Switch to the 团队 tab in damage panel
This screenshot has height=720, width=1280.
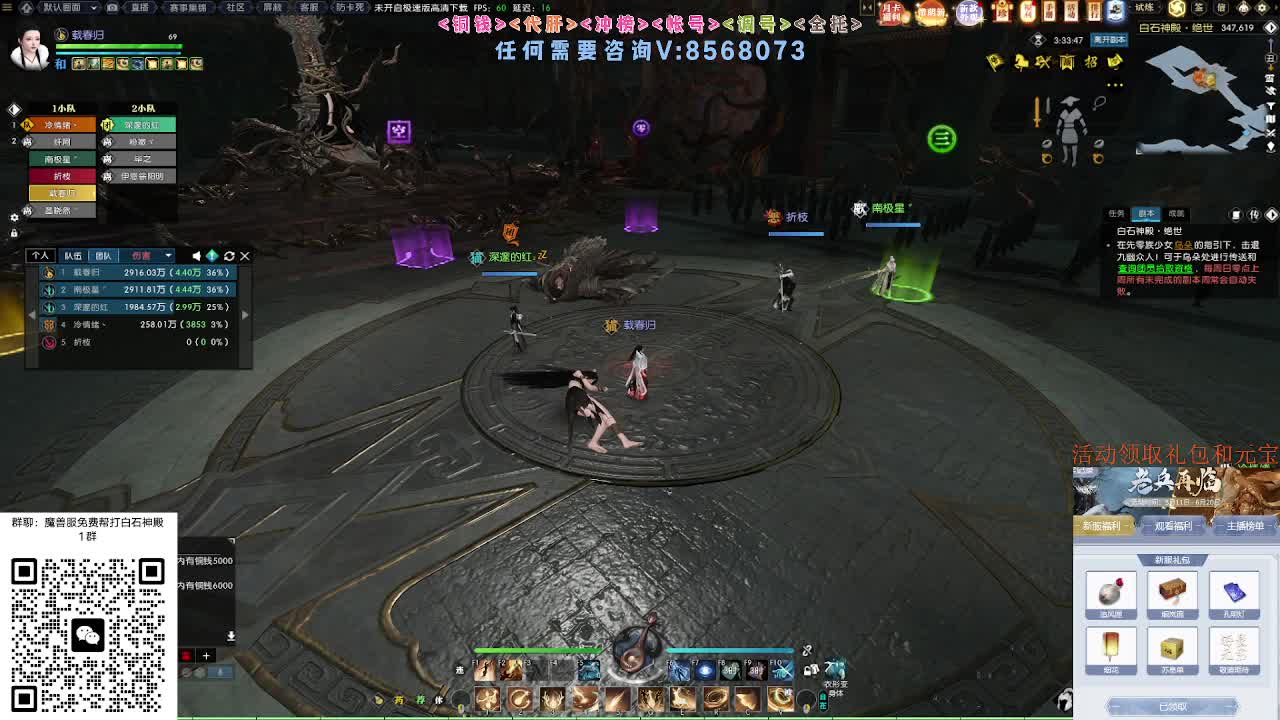[103, 256]
